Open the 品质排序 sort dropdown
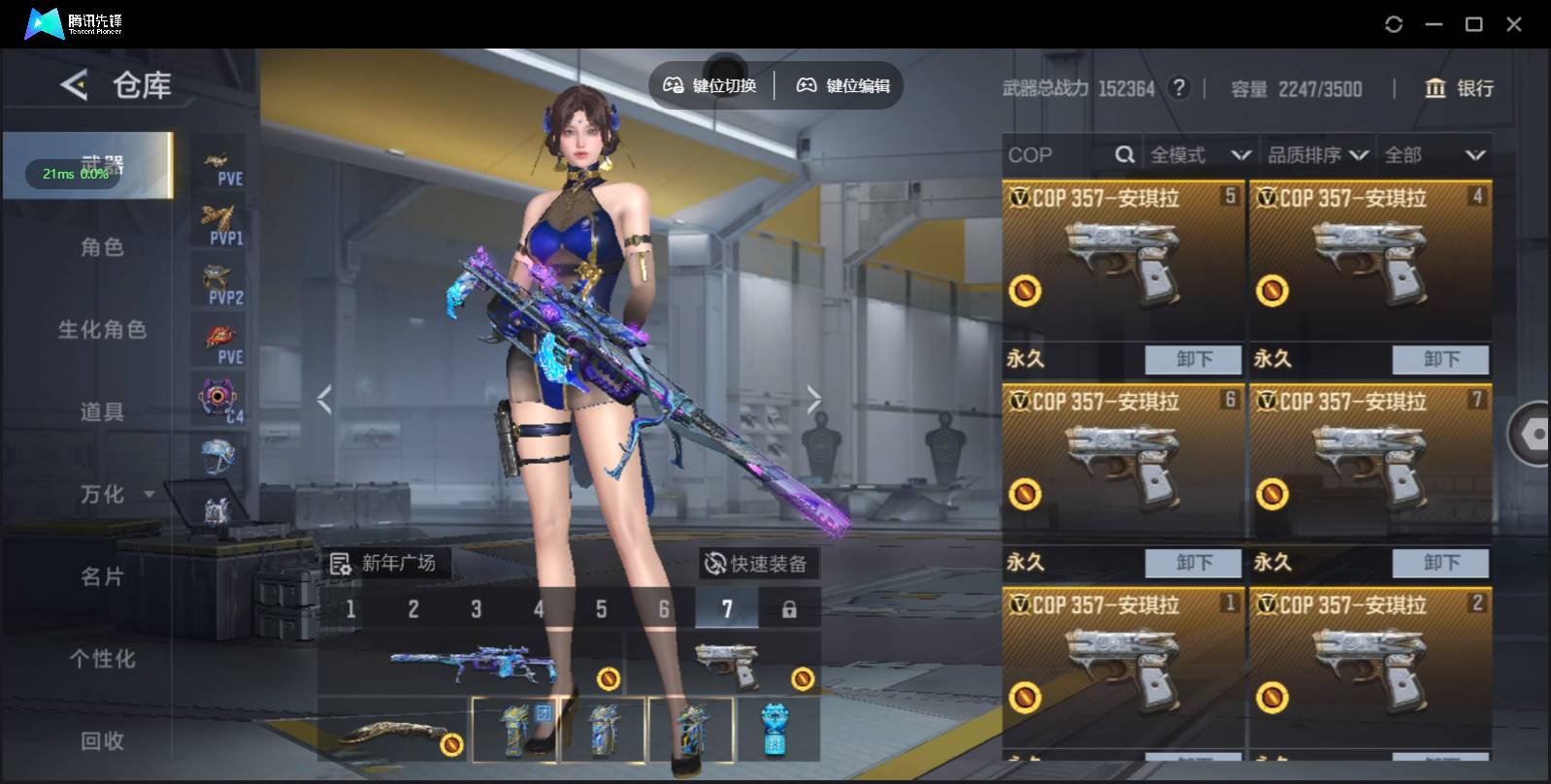 1317,155
